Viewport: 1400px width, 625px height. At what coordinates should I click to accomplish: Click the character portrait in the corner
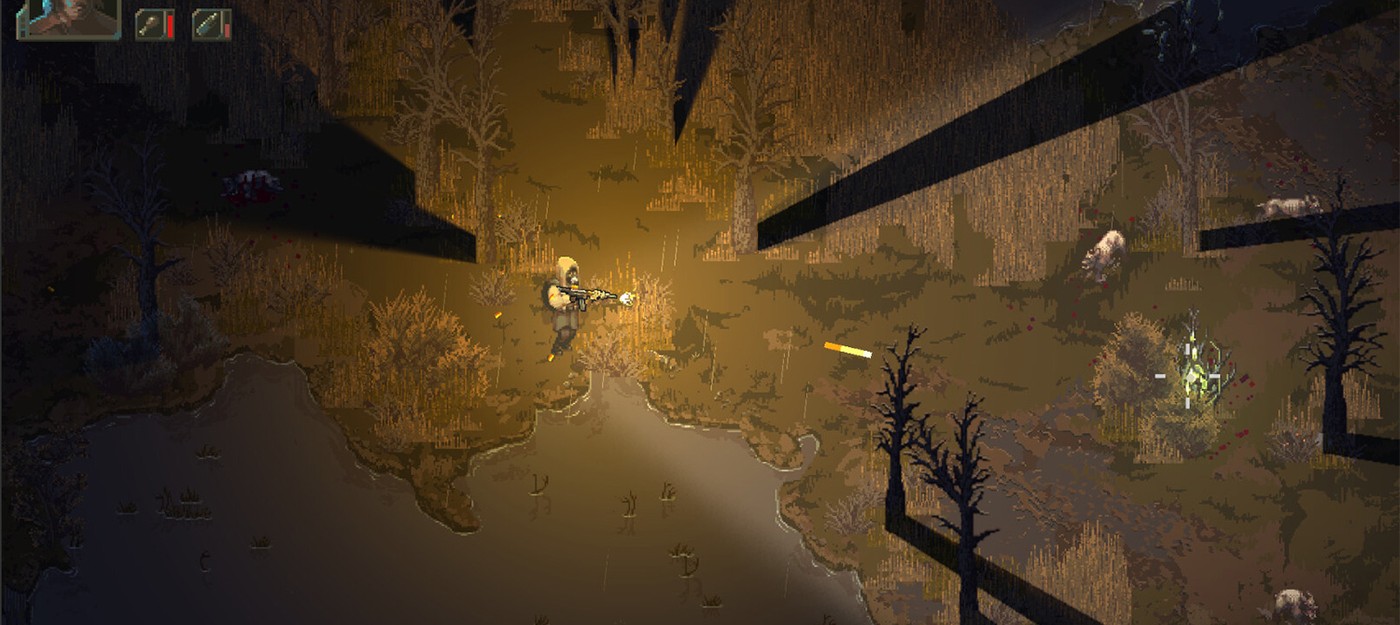pyautogui.click(x=68, y=18)
